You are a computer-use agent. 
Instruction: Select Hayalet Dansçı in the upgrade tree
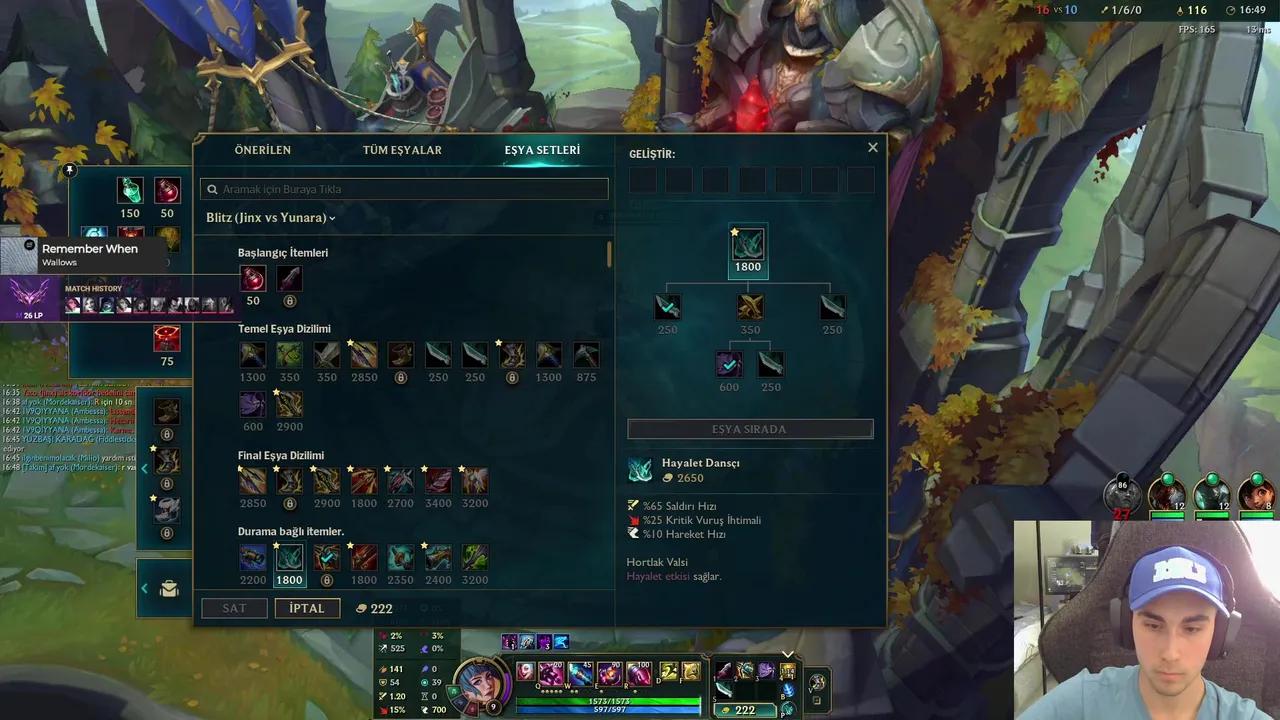[x=748, y=243]
